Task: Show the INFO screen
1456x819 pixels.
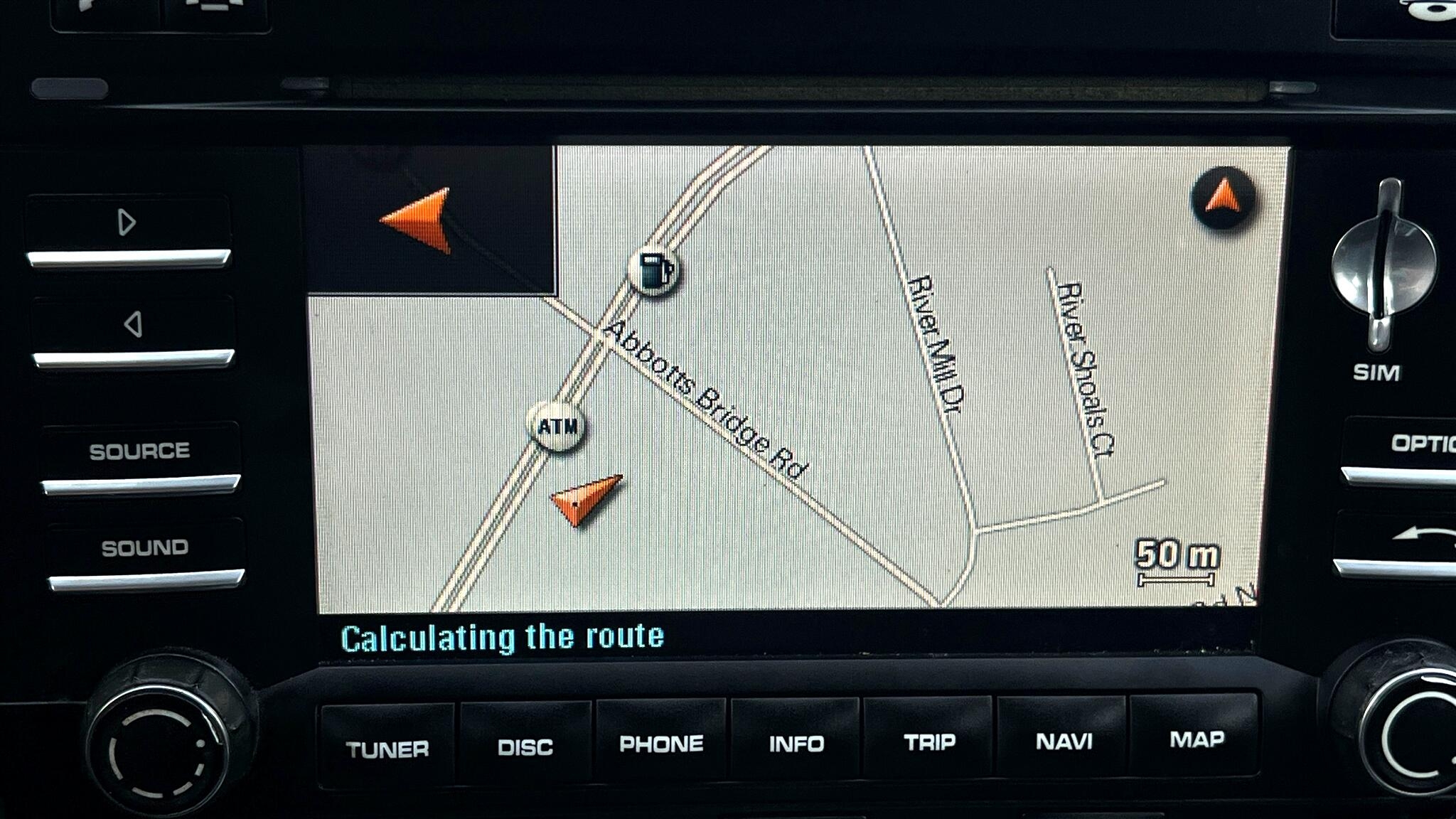Action: pyautogui.click(x=796, y=743)
